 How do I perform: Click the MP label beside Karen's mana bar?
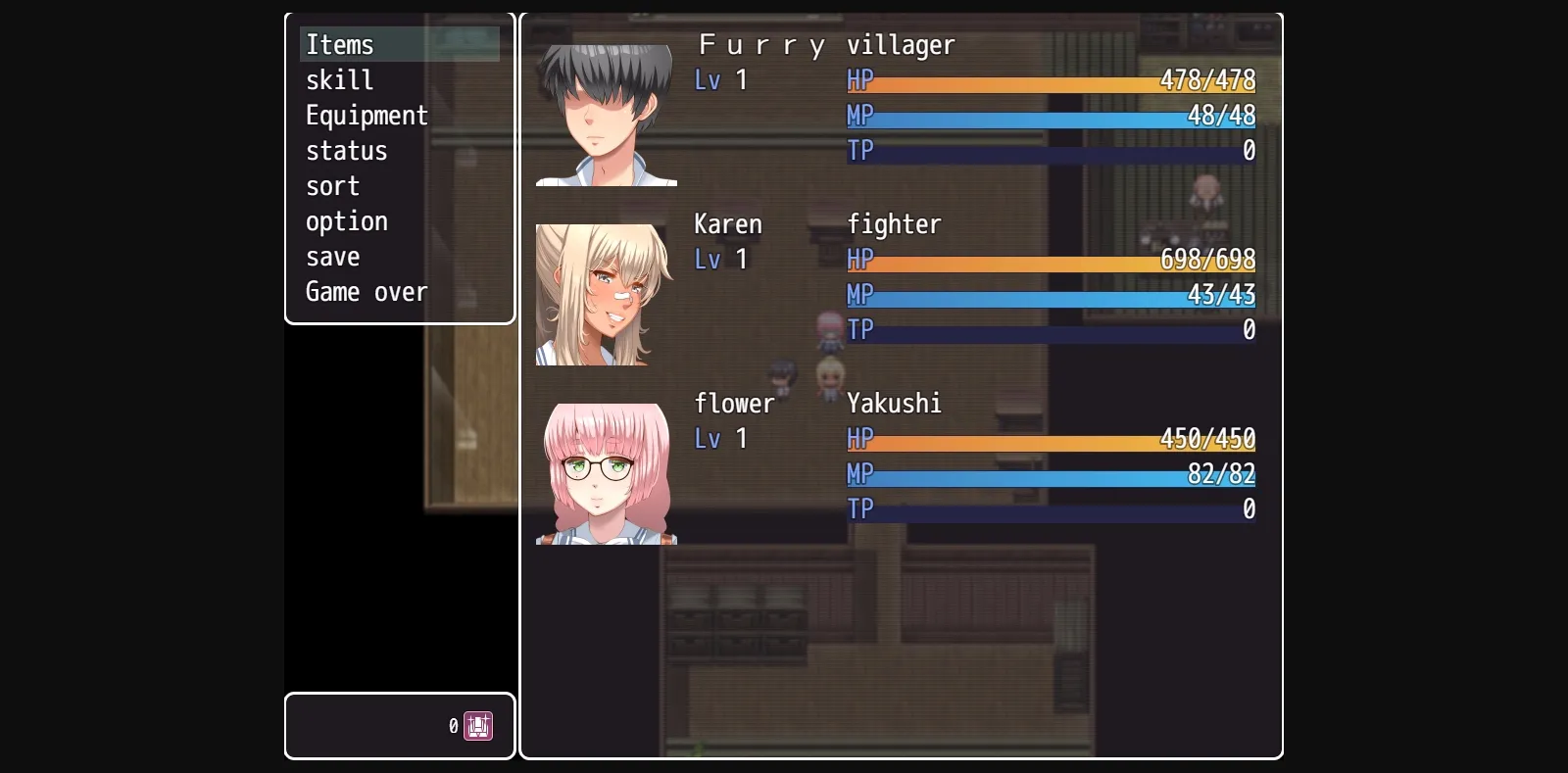861,295
